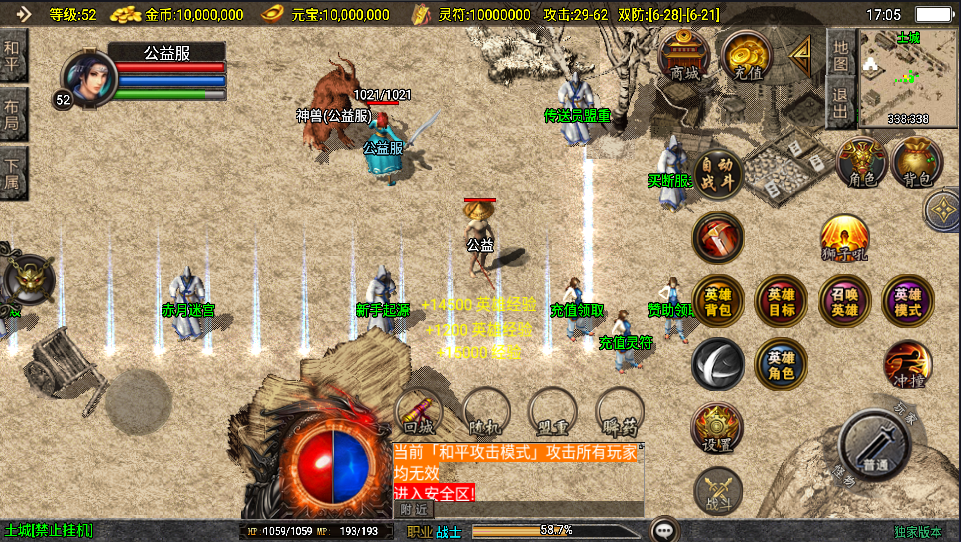
Task: Open the 背包 bag inventory
Action: (917, 163)
